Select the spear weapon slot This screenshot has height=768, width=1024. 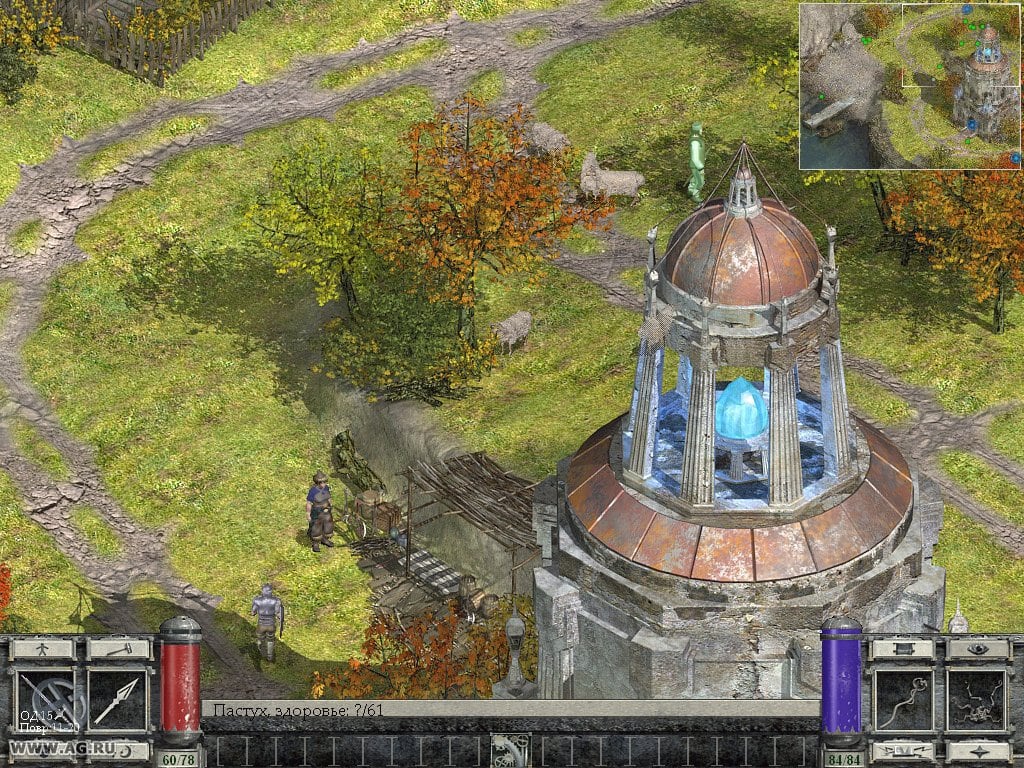[117, 699]
